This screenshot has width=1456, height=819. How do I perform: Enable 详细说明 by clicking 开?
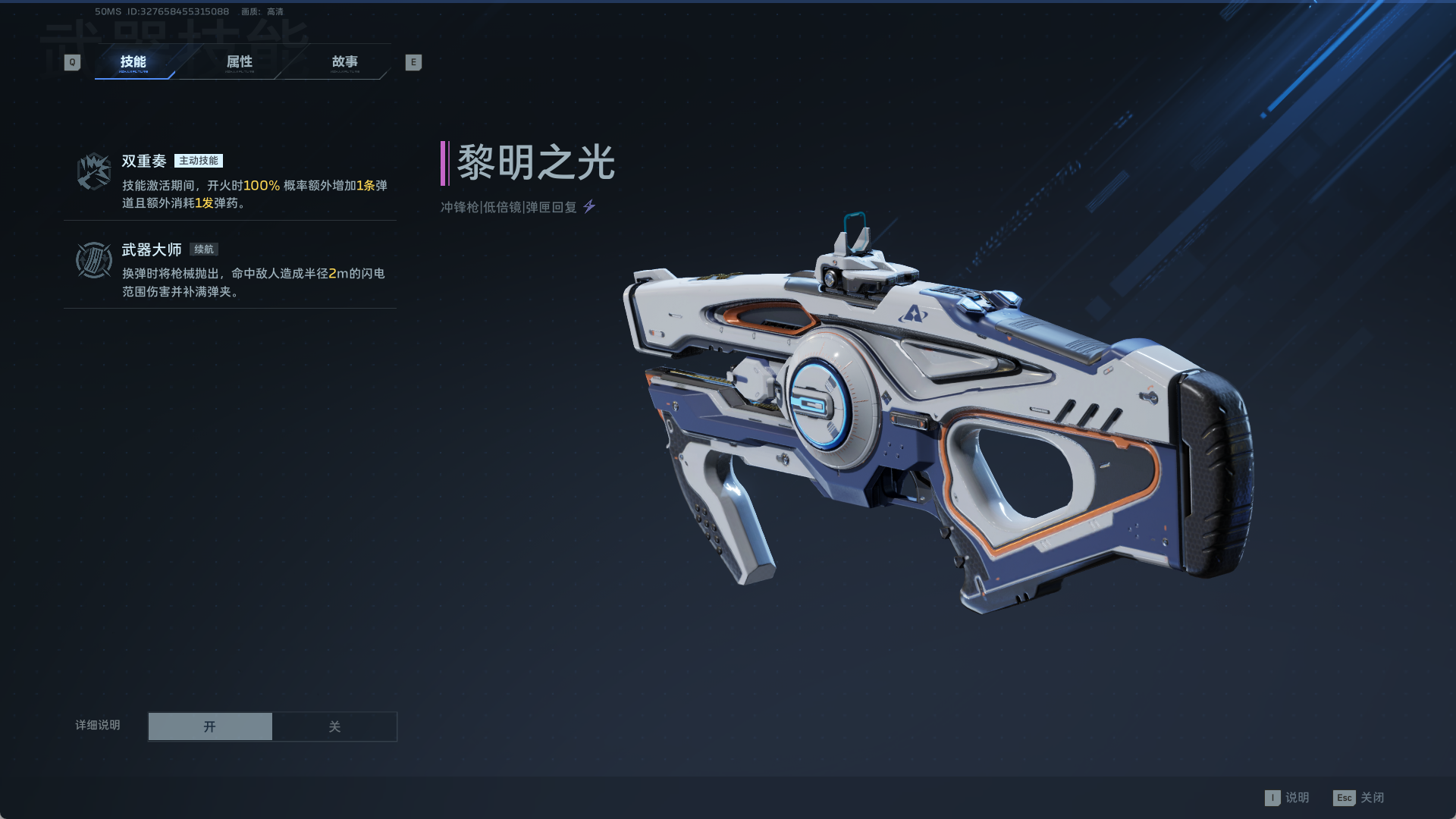(210, 726)
